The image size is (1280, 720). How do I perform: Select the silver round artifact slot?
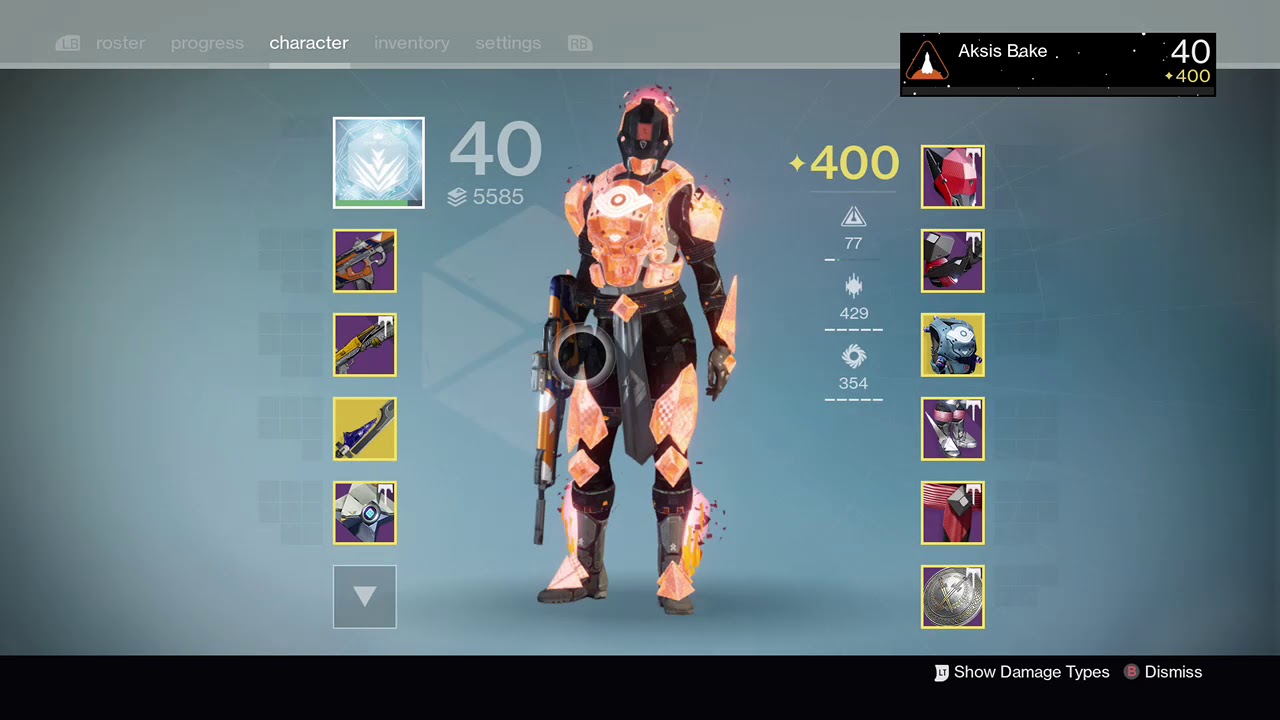point(952,597)
